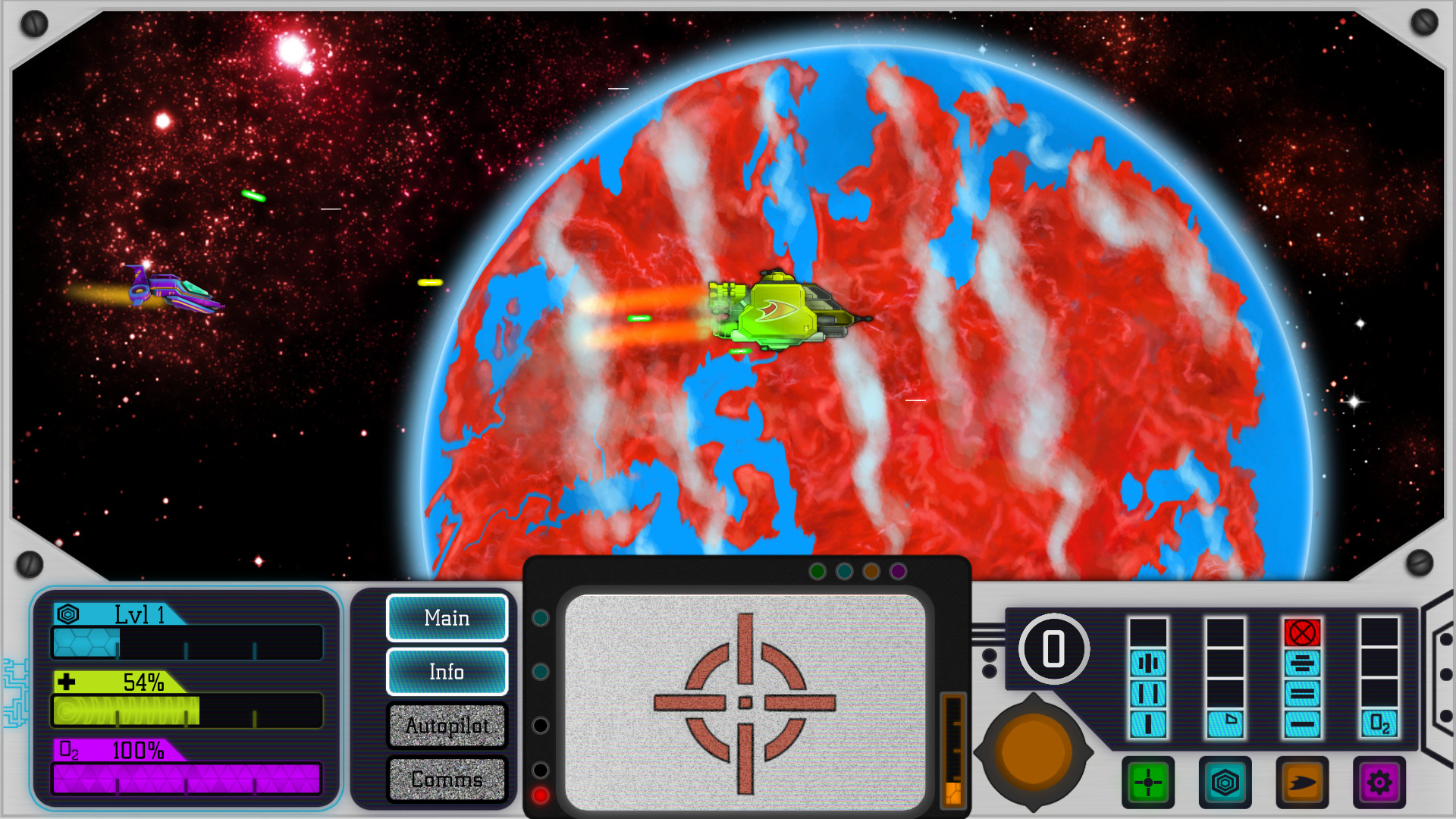Viewport: 1456px width, 819px height.
Task: Click the triple-bar cell in the first status column
Action: point(1147,662)
